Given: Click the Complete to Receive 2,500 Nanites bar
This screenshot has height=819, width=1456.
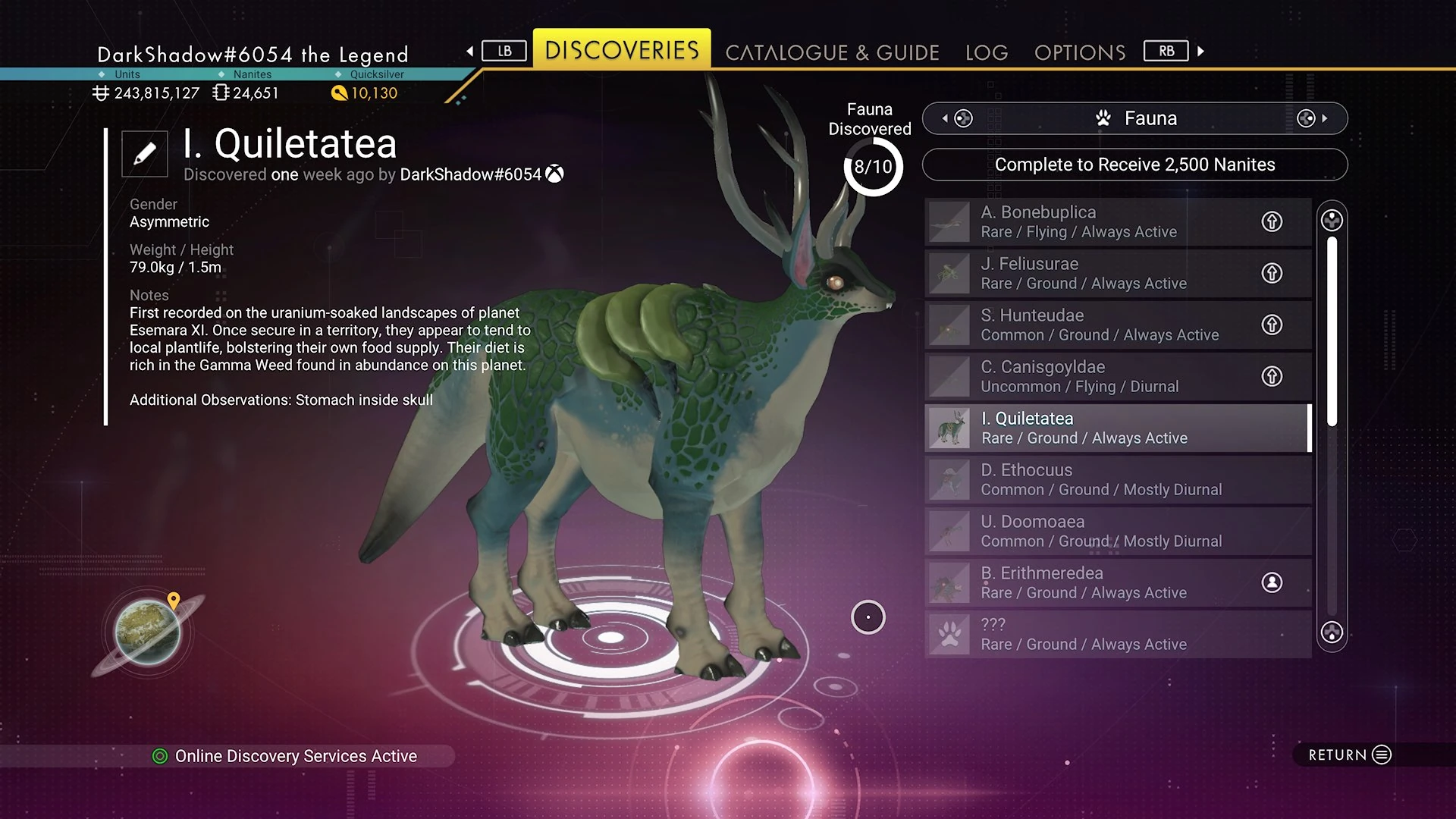Looking at the screenshot, I should (x=1134, y=165).
